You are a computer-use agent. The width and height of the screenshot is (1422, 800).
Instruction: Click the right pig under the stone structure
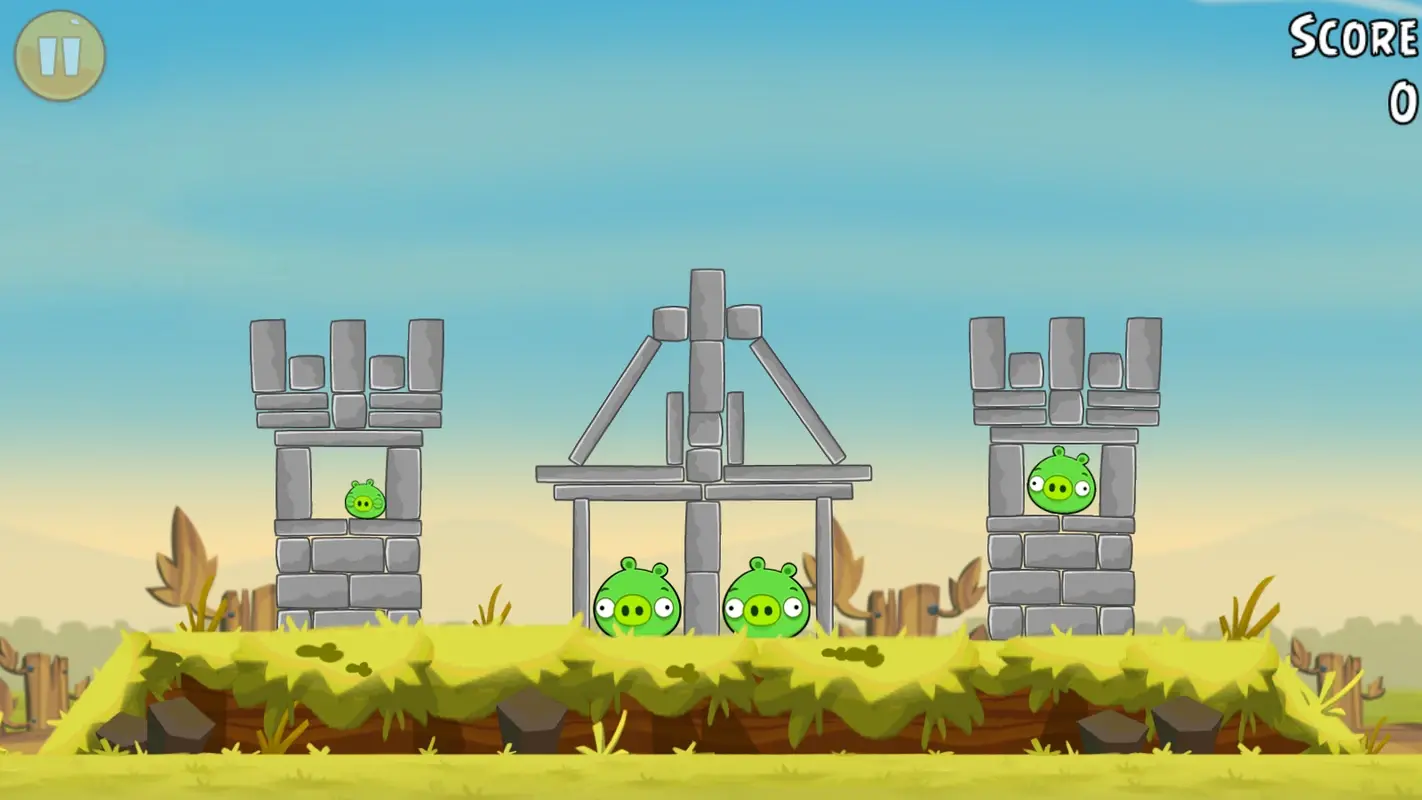point(765,600)
